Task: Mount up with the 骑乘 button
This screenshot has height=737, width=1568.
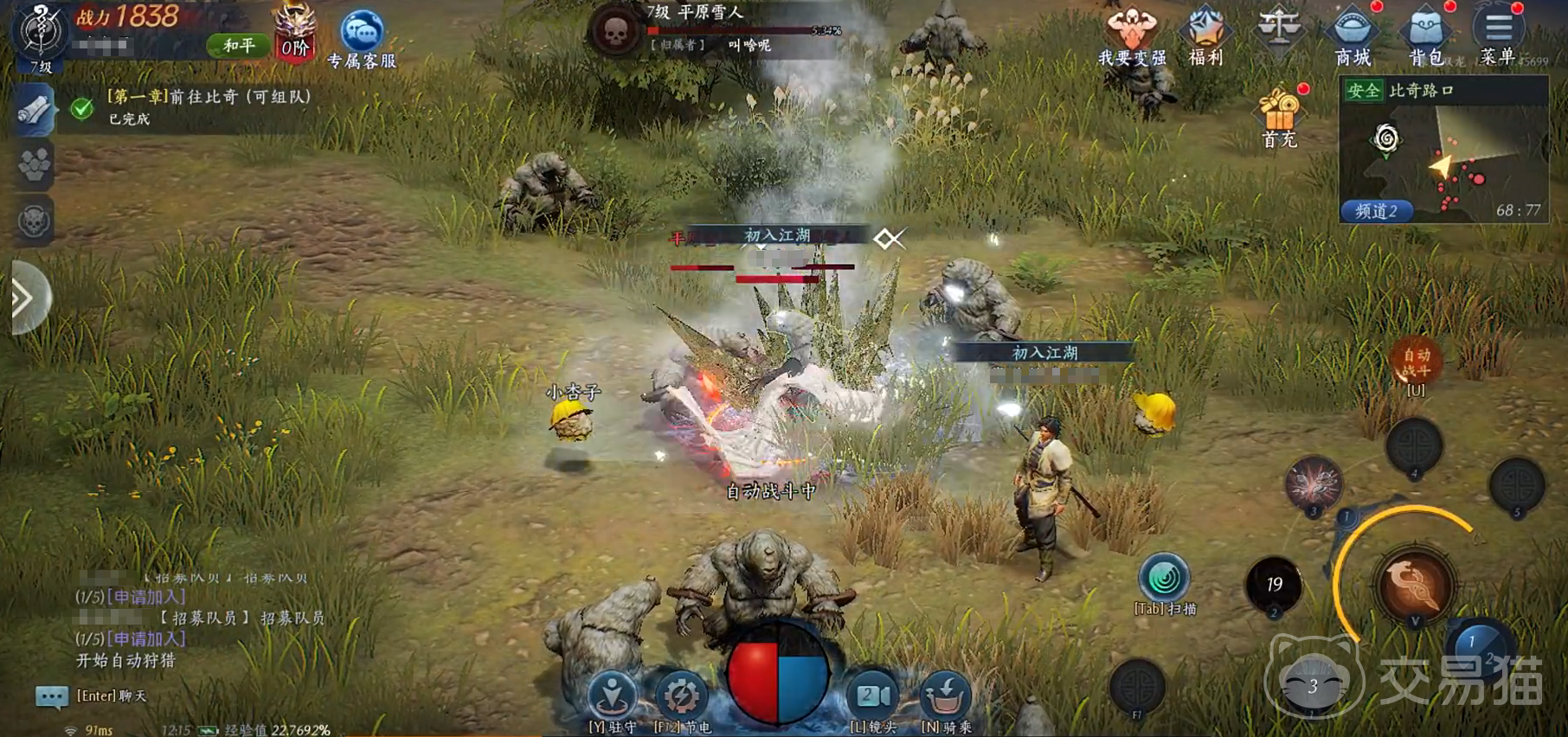Action: click(x=945, y=697)
